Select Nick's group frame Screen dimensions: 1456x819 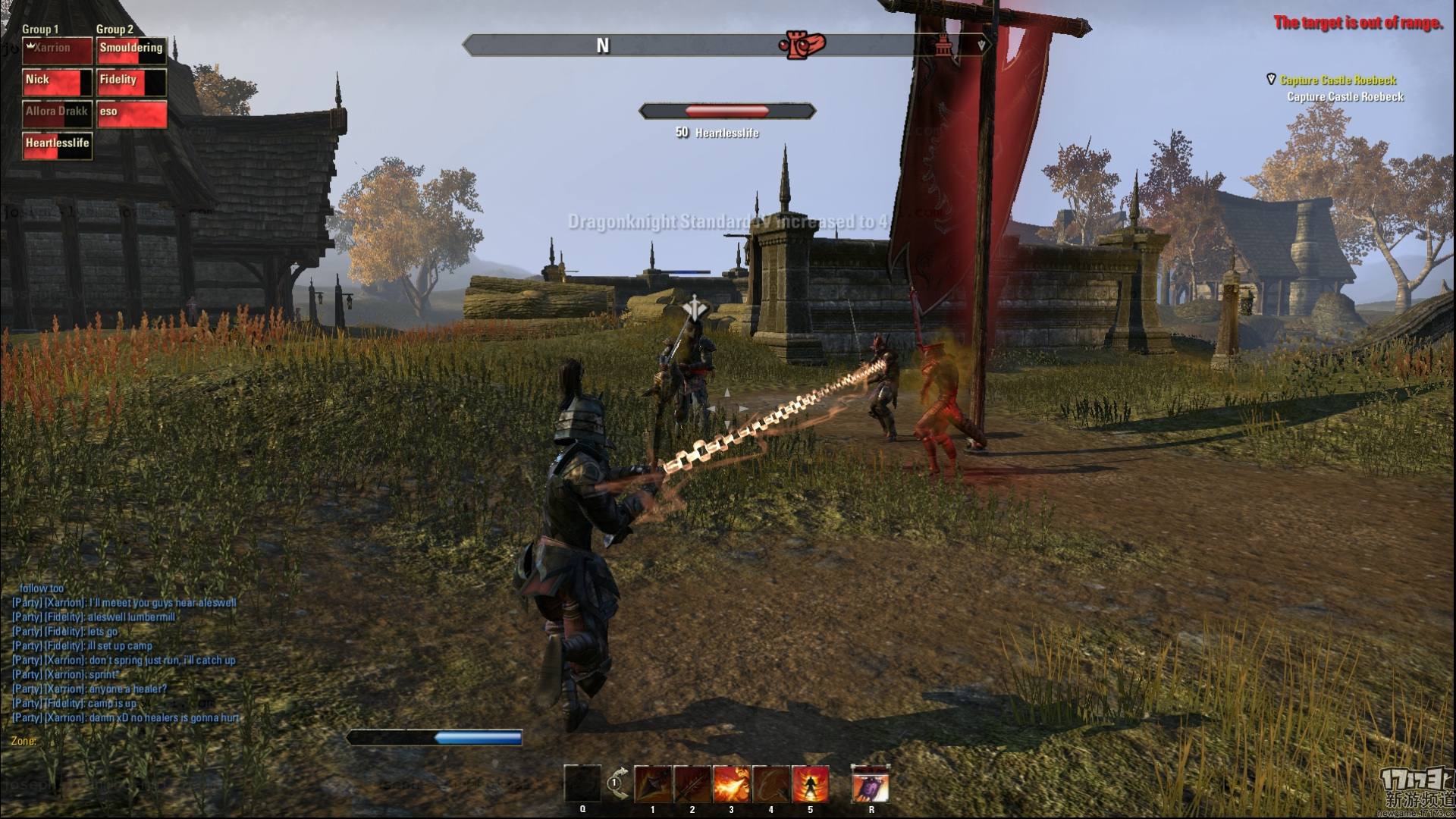58,83
